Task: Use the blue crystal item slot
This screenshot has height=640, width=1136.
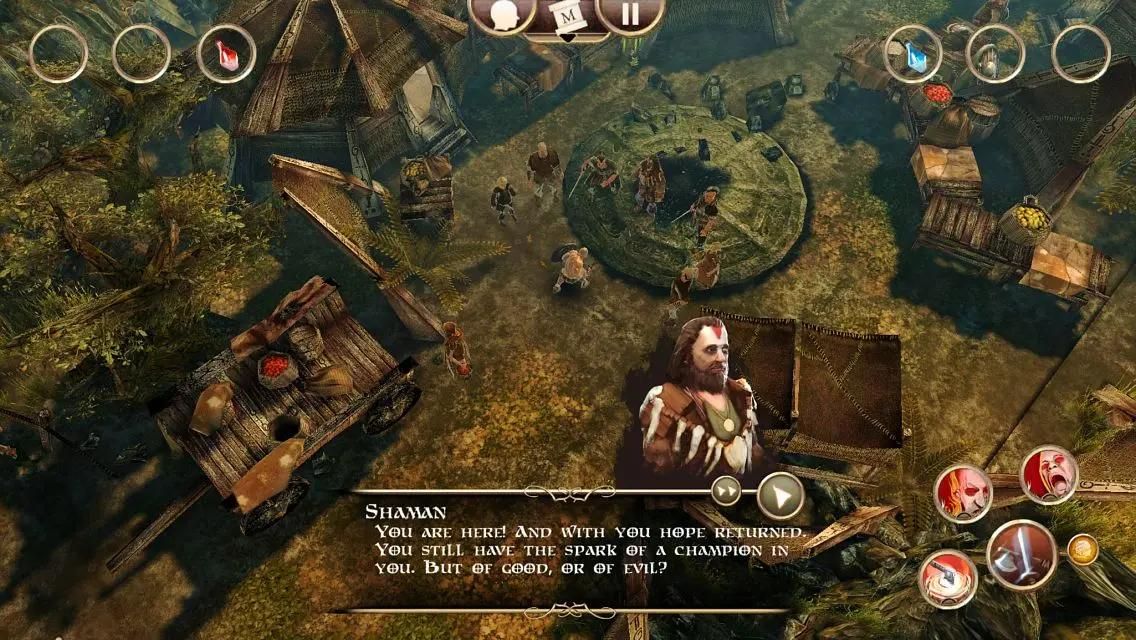Action: coord(913,53)
